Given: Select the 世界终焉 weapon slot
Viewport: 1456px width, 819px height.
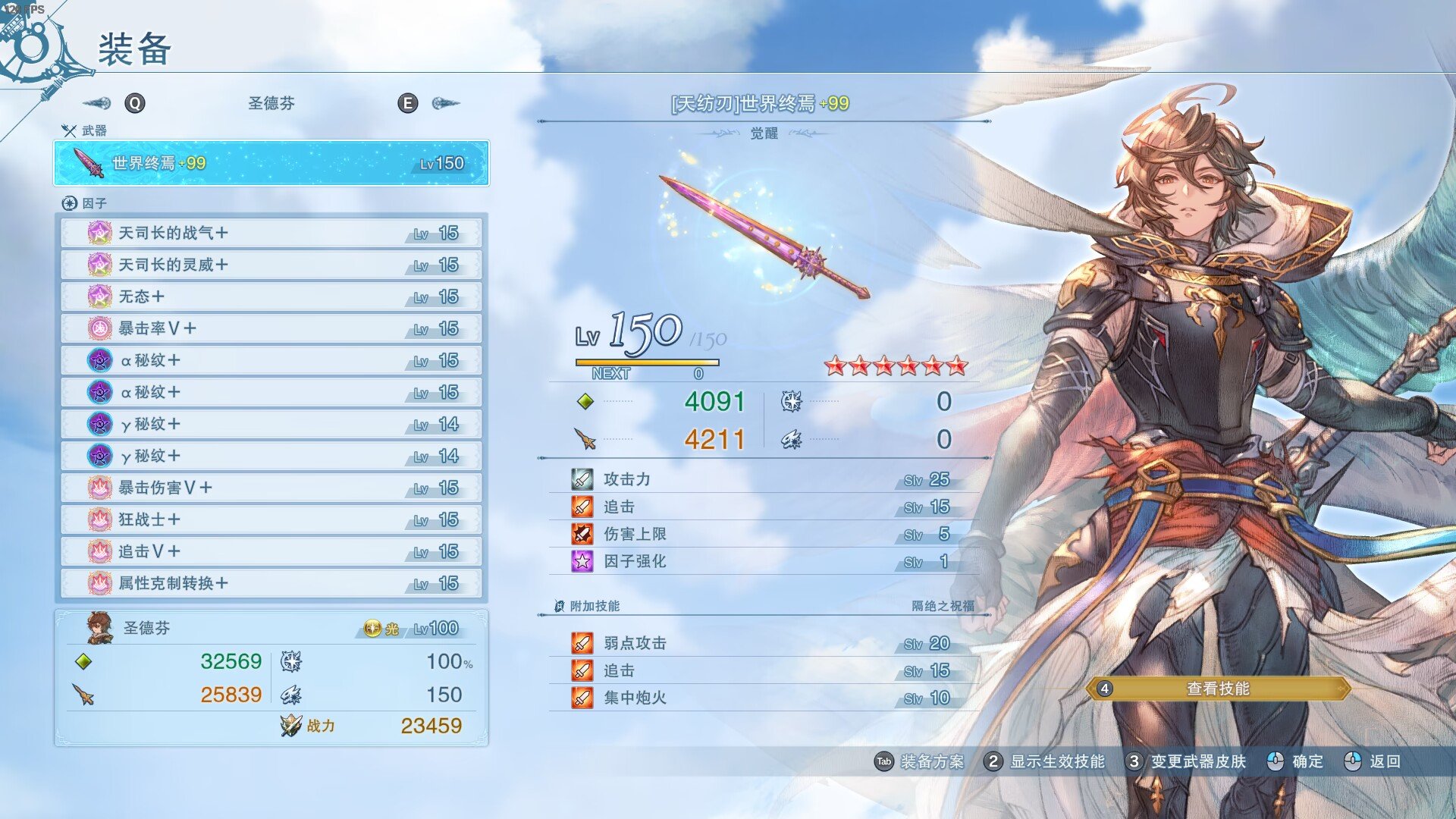Looking at the screenshot, I should [271, 163].
